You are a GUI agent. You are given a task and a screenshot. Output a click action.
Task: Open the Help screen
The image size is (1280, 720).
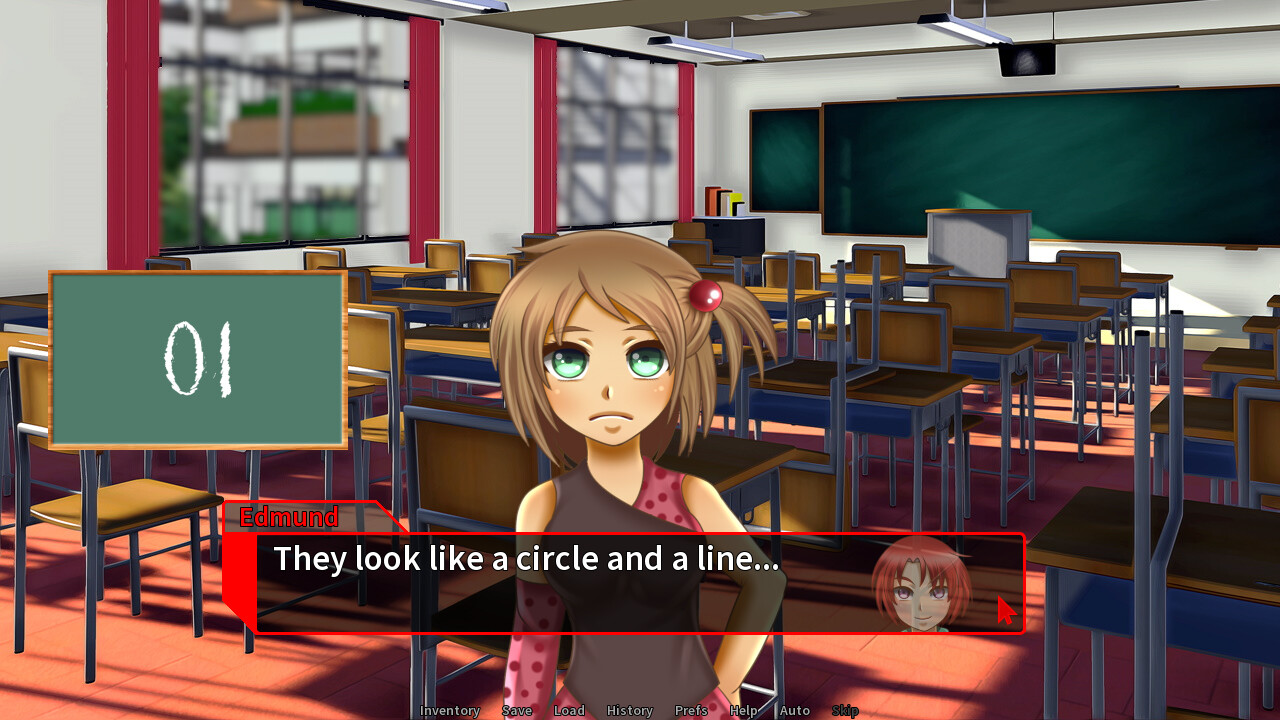pyautogui.click(x=743, y=710)
